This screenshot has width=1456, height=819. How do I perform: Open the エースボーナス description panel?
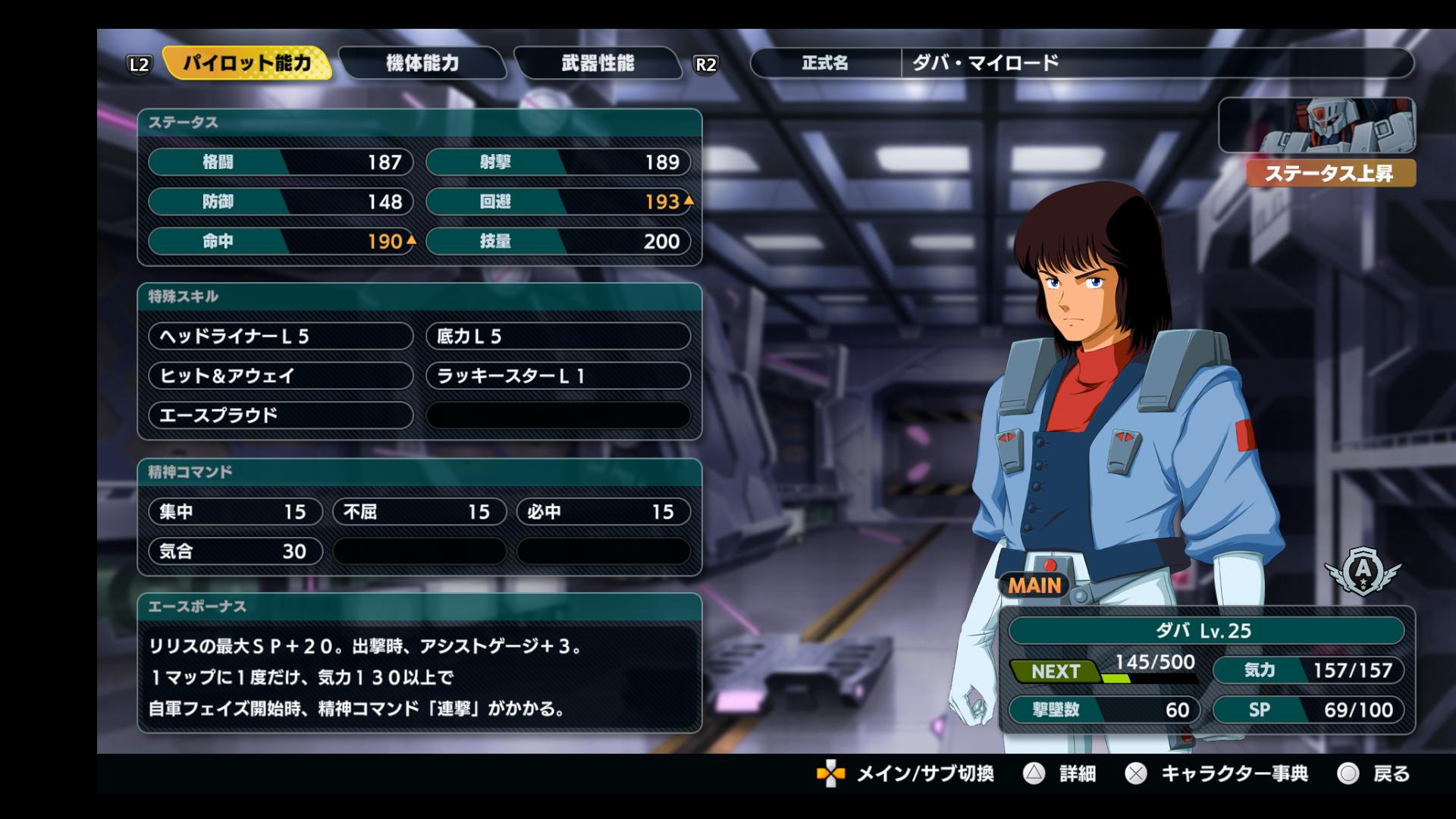pyautogui.click(x=419, y=677)
